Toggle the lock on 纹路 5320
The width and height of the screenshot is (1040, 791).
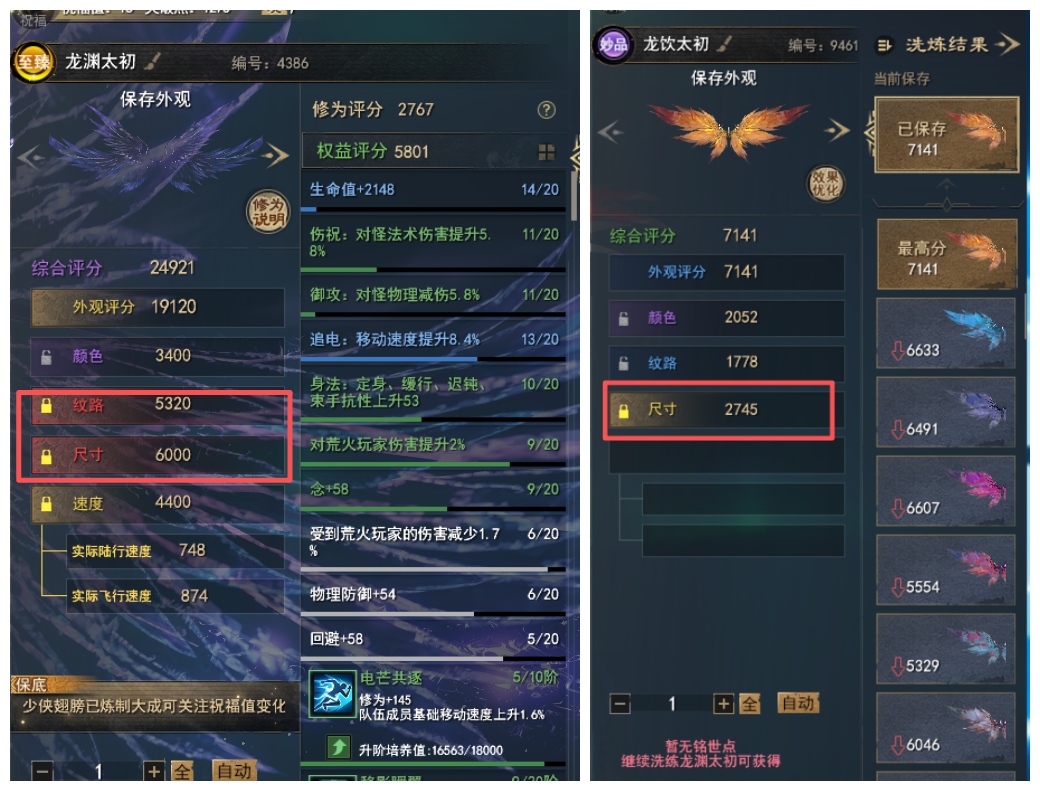coord(46,406)
